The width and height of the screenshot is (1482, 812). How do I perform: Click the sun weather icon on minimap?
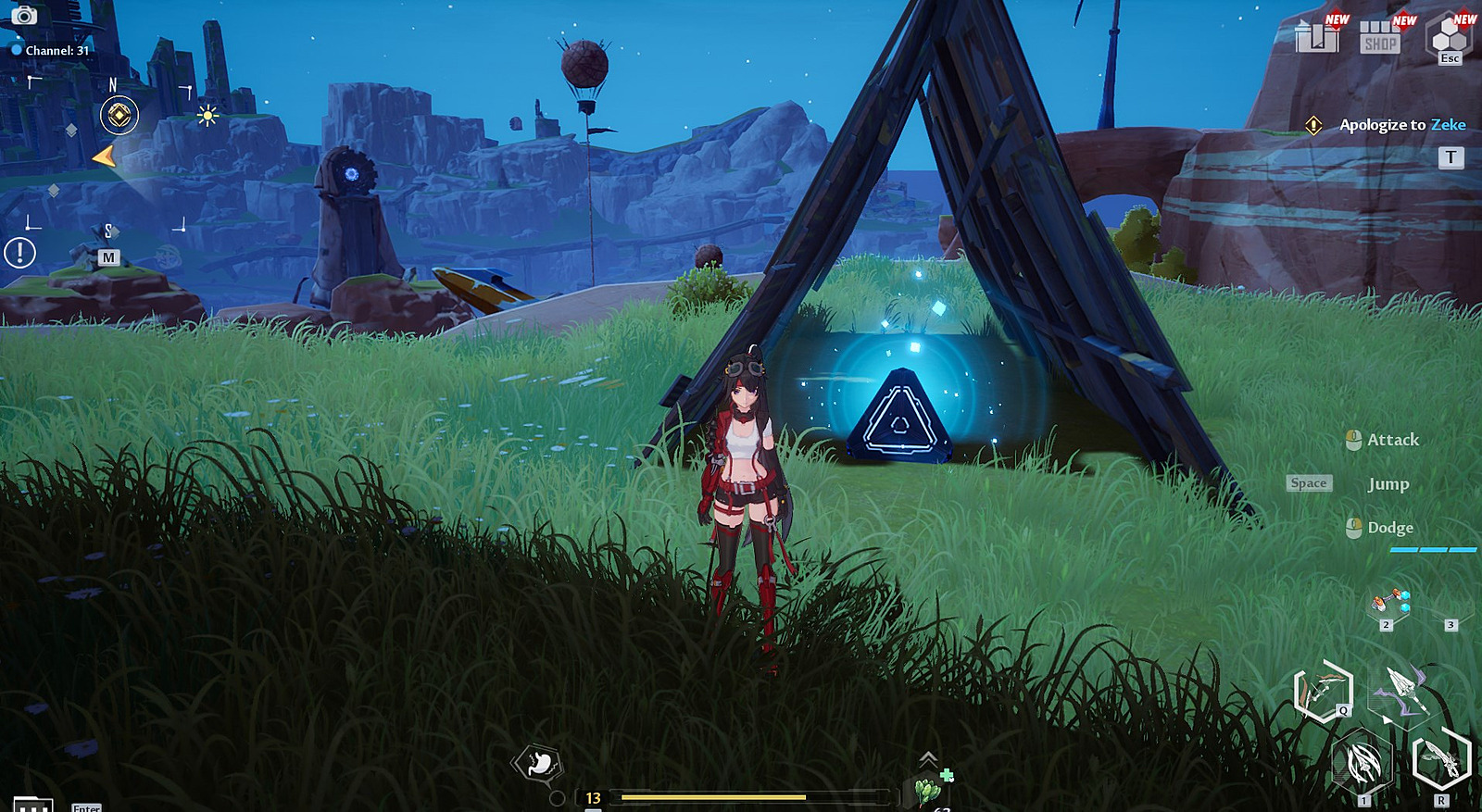point(207,116)
